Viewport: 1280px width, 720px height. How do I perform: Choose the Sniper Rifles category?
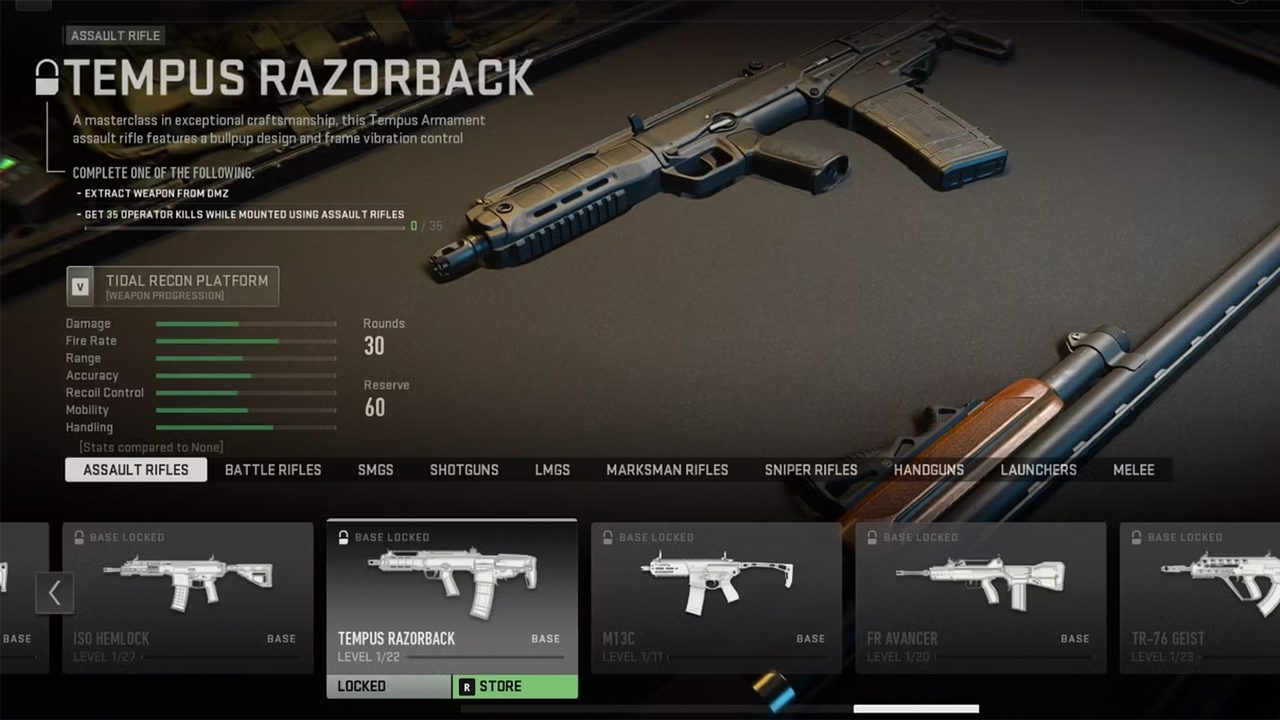point(811,470)
